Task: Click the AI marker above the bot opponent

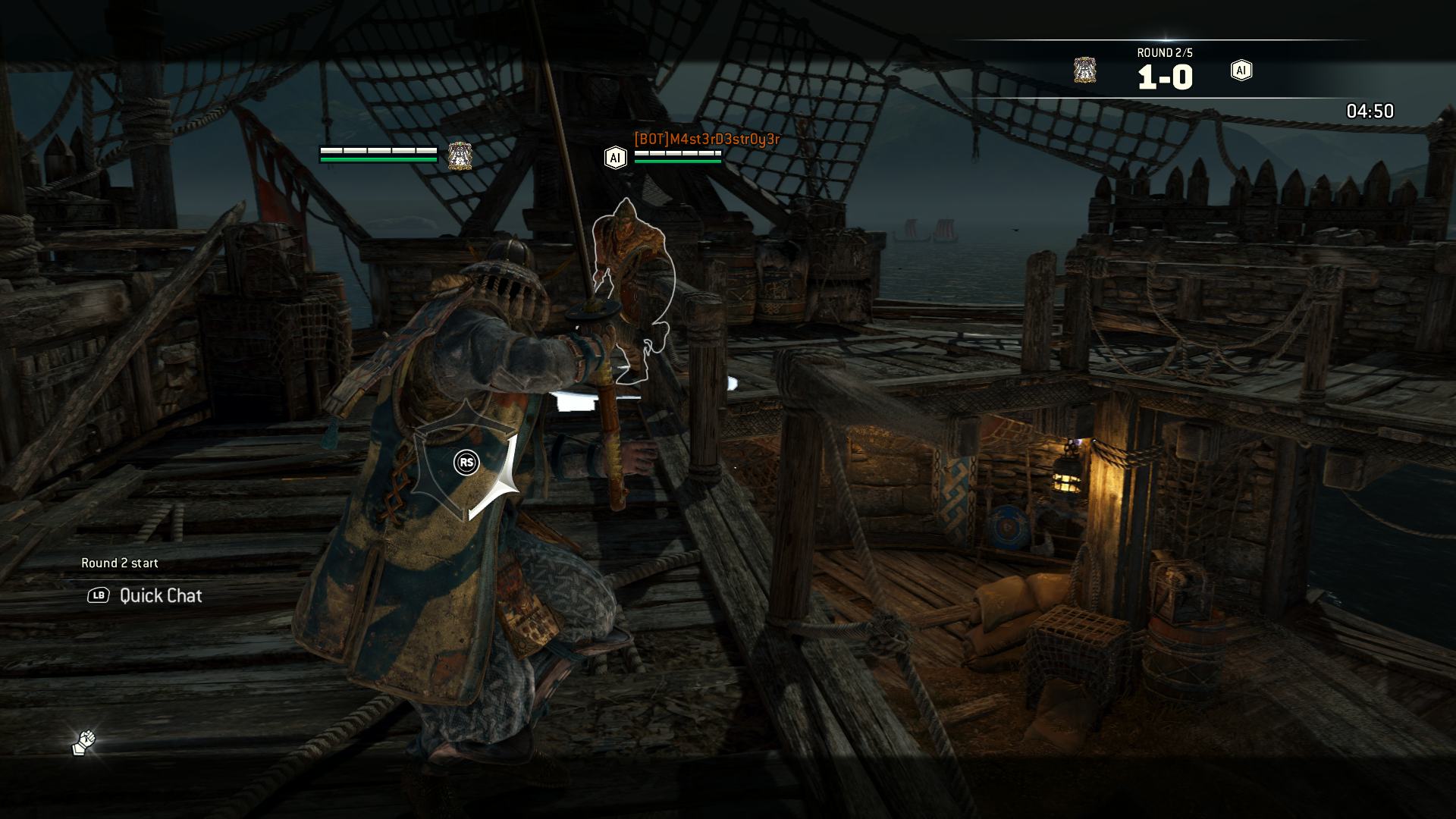Action: 614,158
